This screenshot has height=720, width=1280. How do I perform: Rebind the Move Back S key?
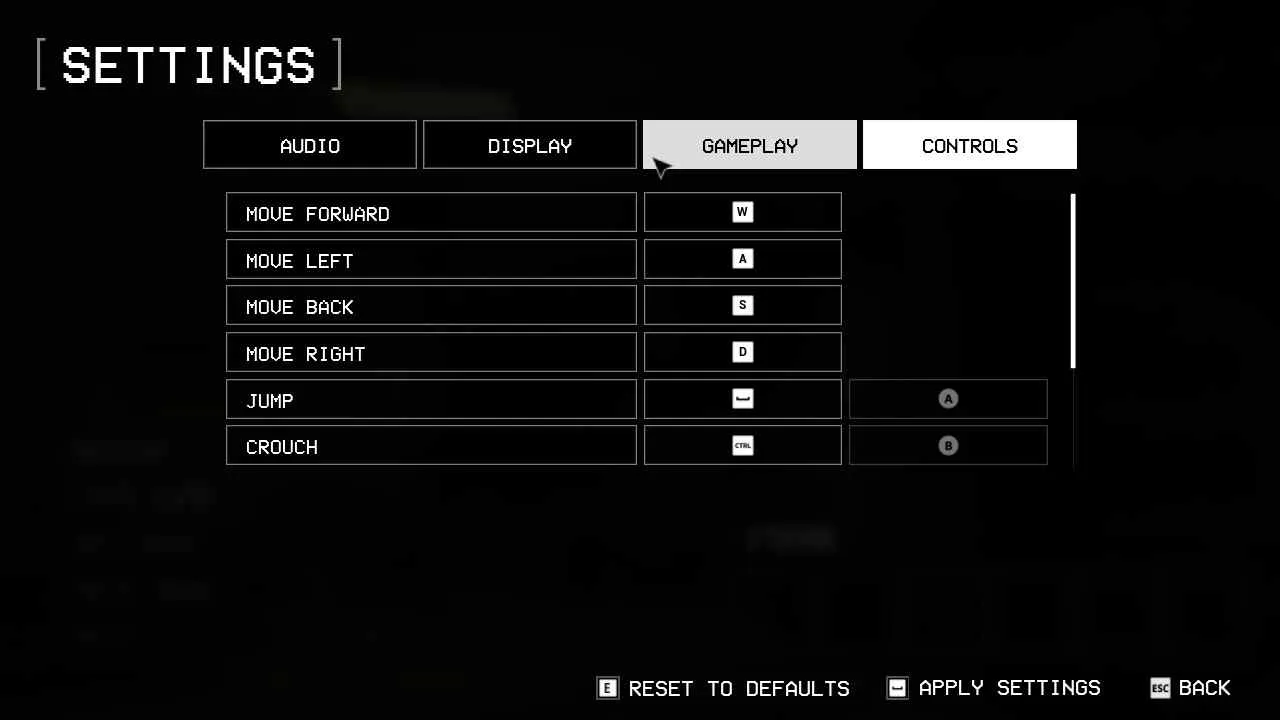(743, 305)
